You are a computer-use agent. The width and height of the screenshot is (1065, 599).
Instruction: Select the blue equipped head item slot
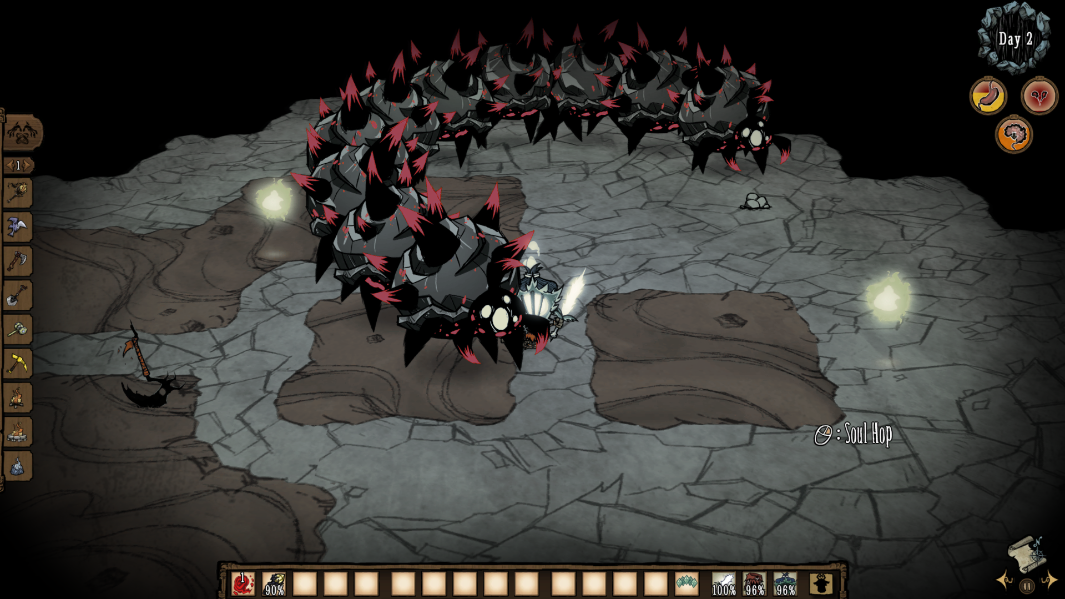(x=786, y=583)
